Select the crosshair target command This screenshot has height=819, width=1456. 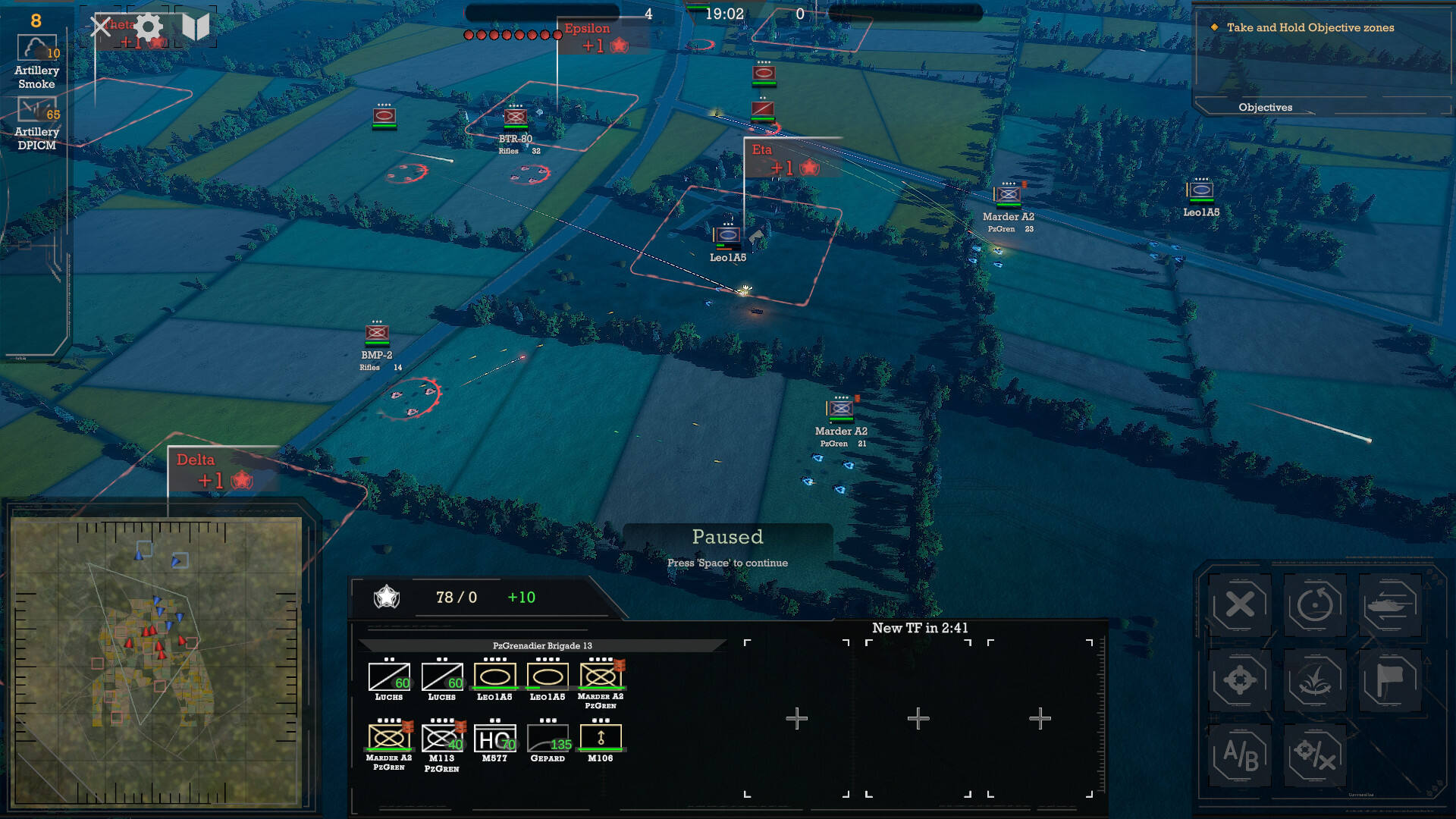coord(1240,680)
